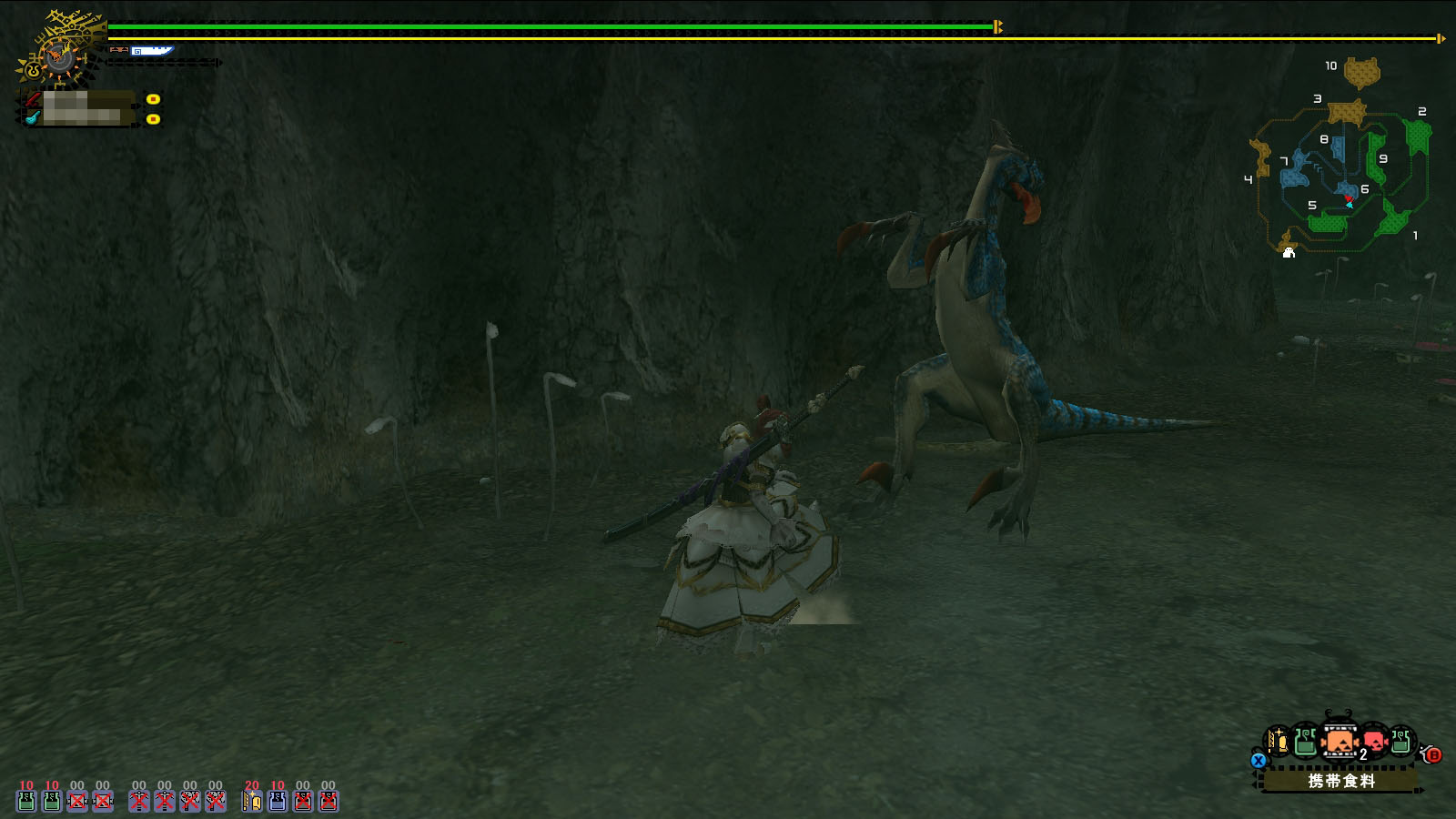Click the base camp tent marker on the minimap
The width and height of the screenshot is (1456, 819).
click(x=1289, y=252)
